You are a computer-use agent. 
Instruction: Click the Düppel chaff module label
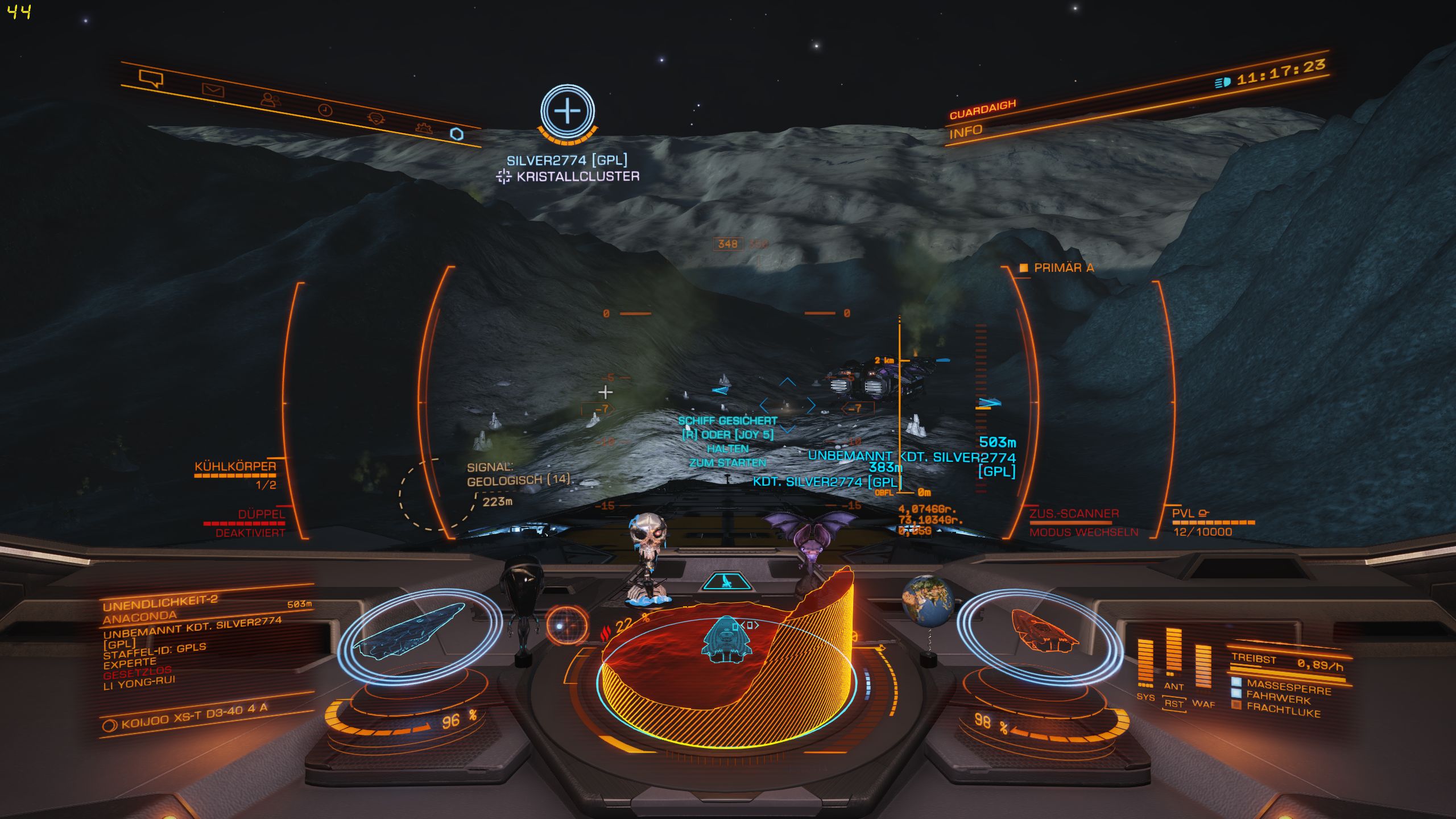261,515
